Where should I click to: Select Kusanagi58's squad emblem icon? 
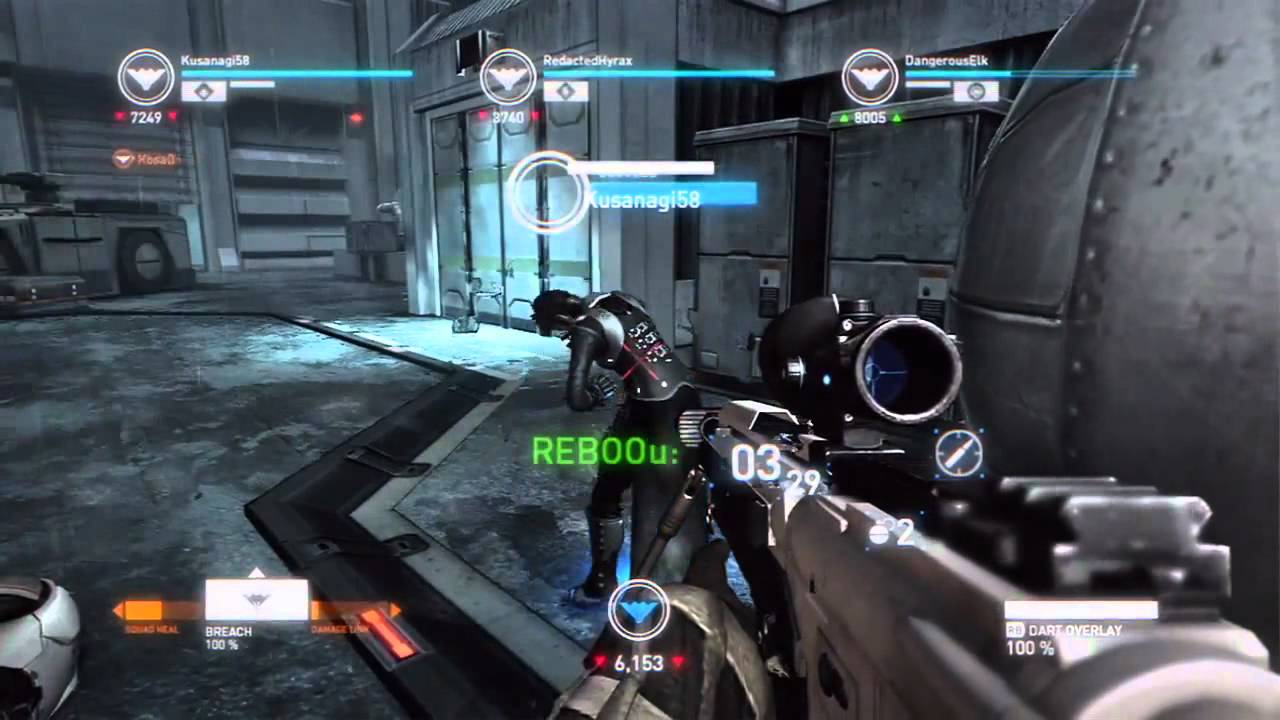tap(147, 77)
